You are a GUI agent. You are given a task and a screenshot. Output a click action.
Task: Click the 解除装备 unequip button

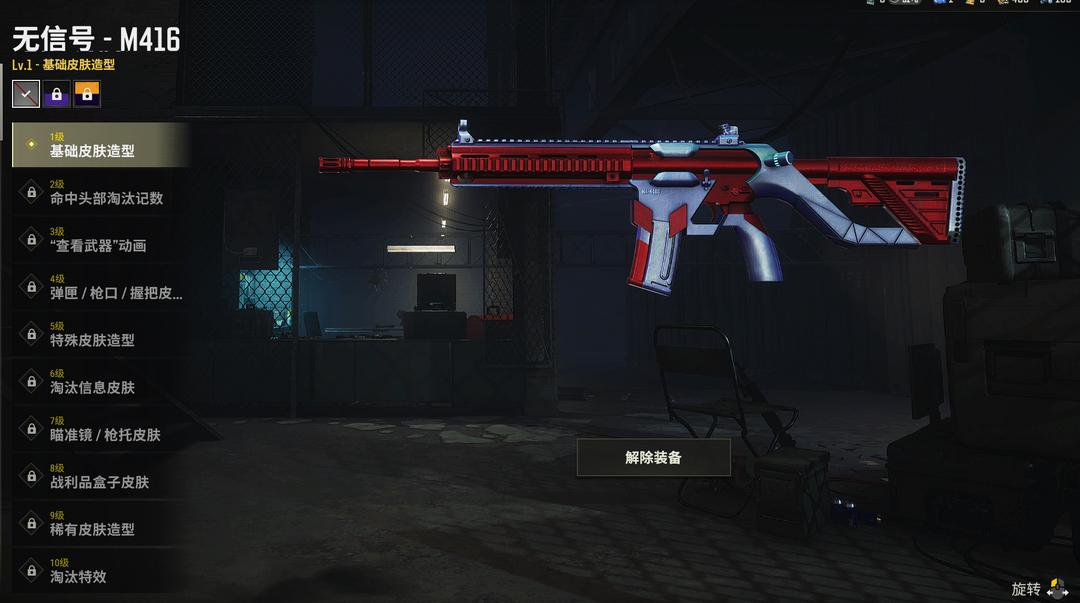click(653, 457)
